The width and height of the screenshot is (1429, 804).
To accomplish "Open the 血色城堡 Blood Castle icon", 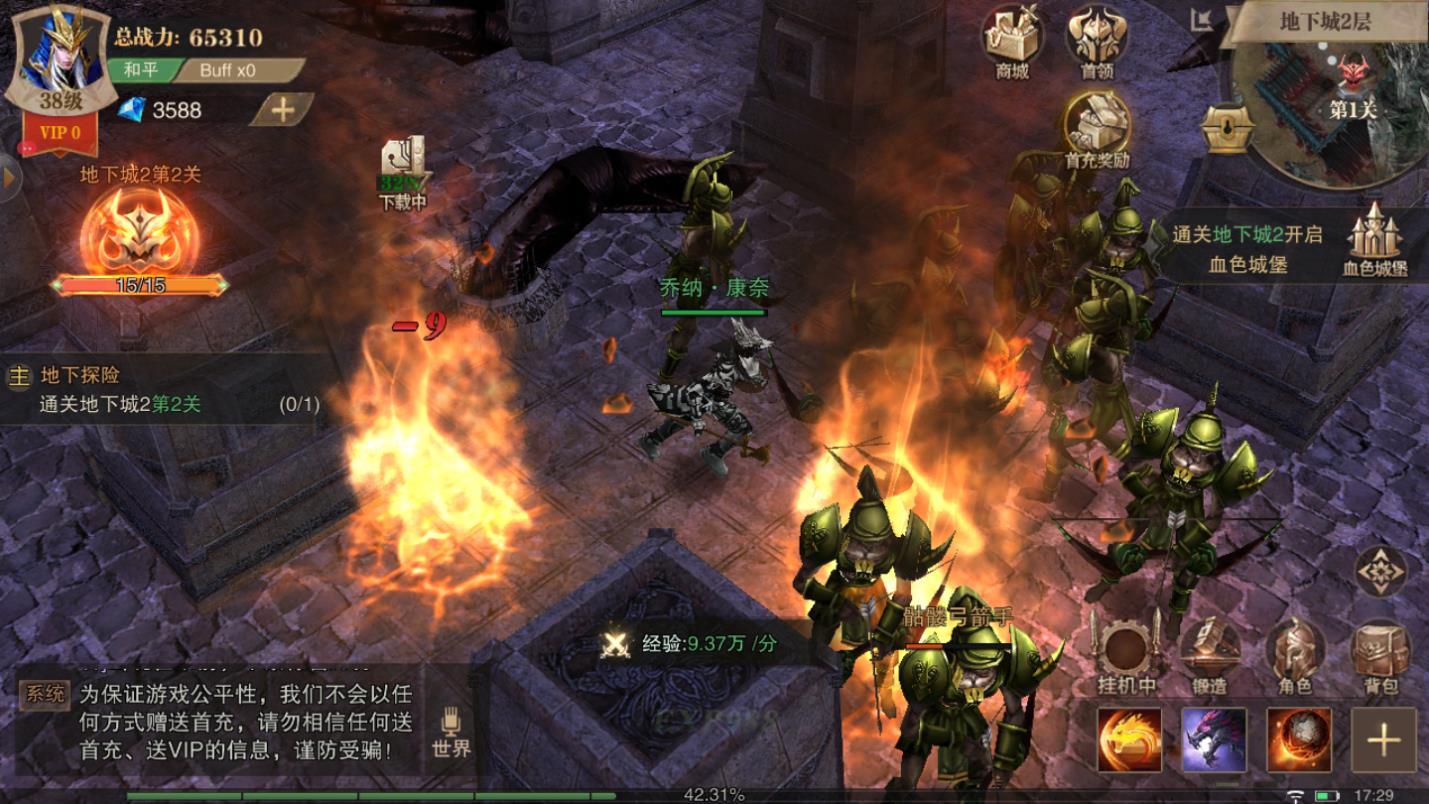I will pos(1376,241).
